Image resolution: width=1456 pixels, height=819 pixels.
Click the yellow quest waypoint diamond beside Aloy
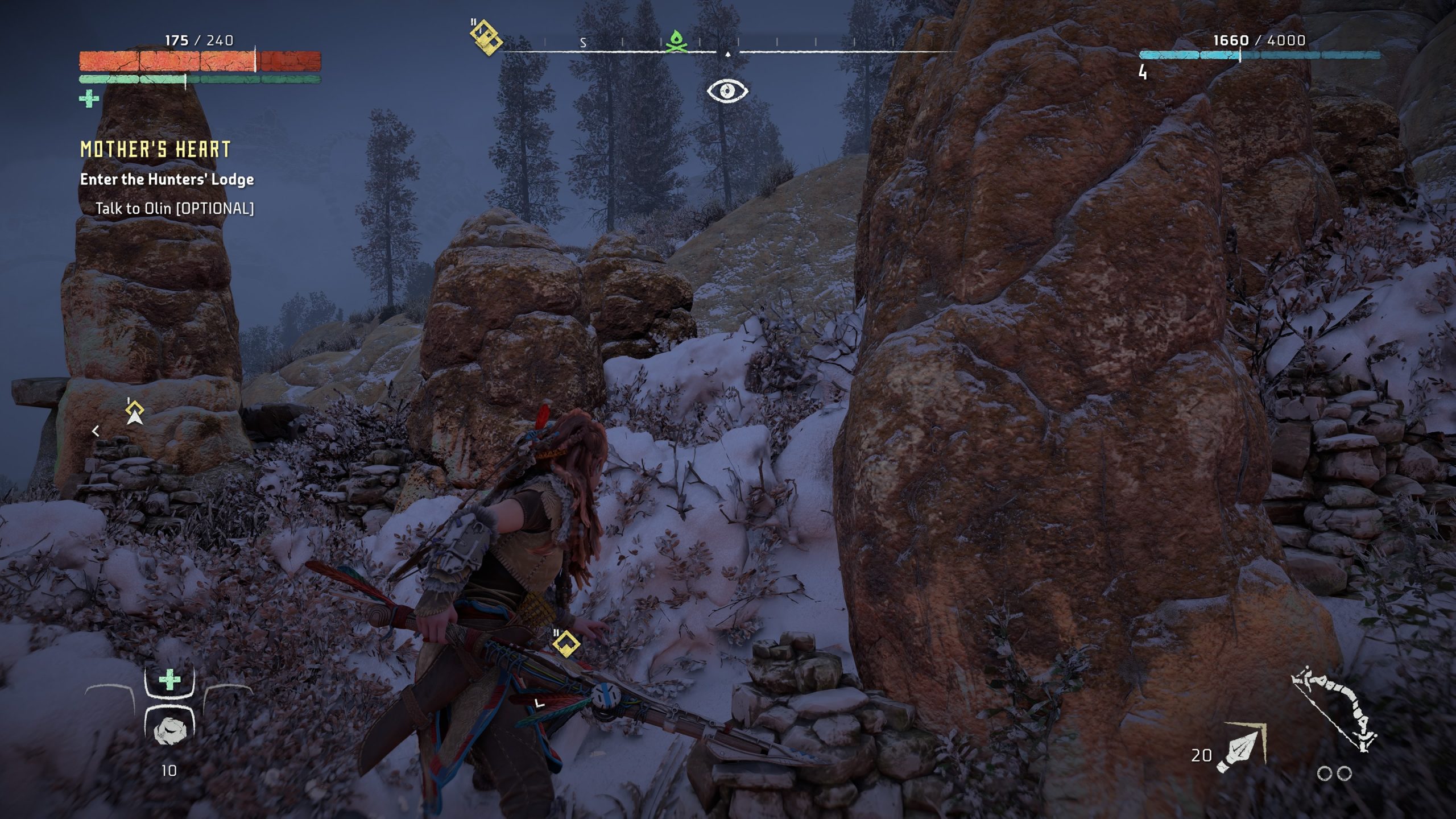(x=566, y=644)
